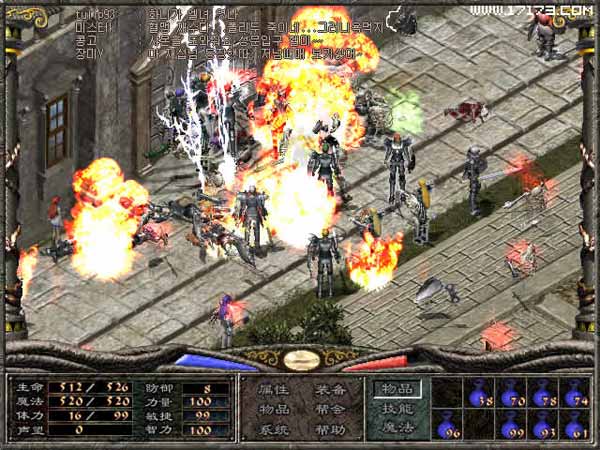
Task: Use the blue potion stack of 99
Action: pyautogui.click(x=512, y=425)
